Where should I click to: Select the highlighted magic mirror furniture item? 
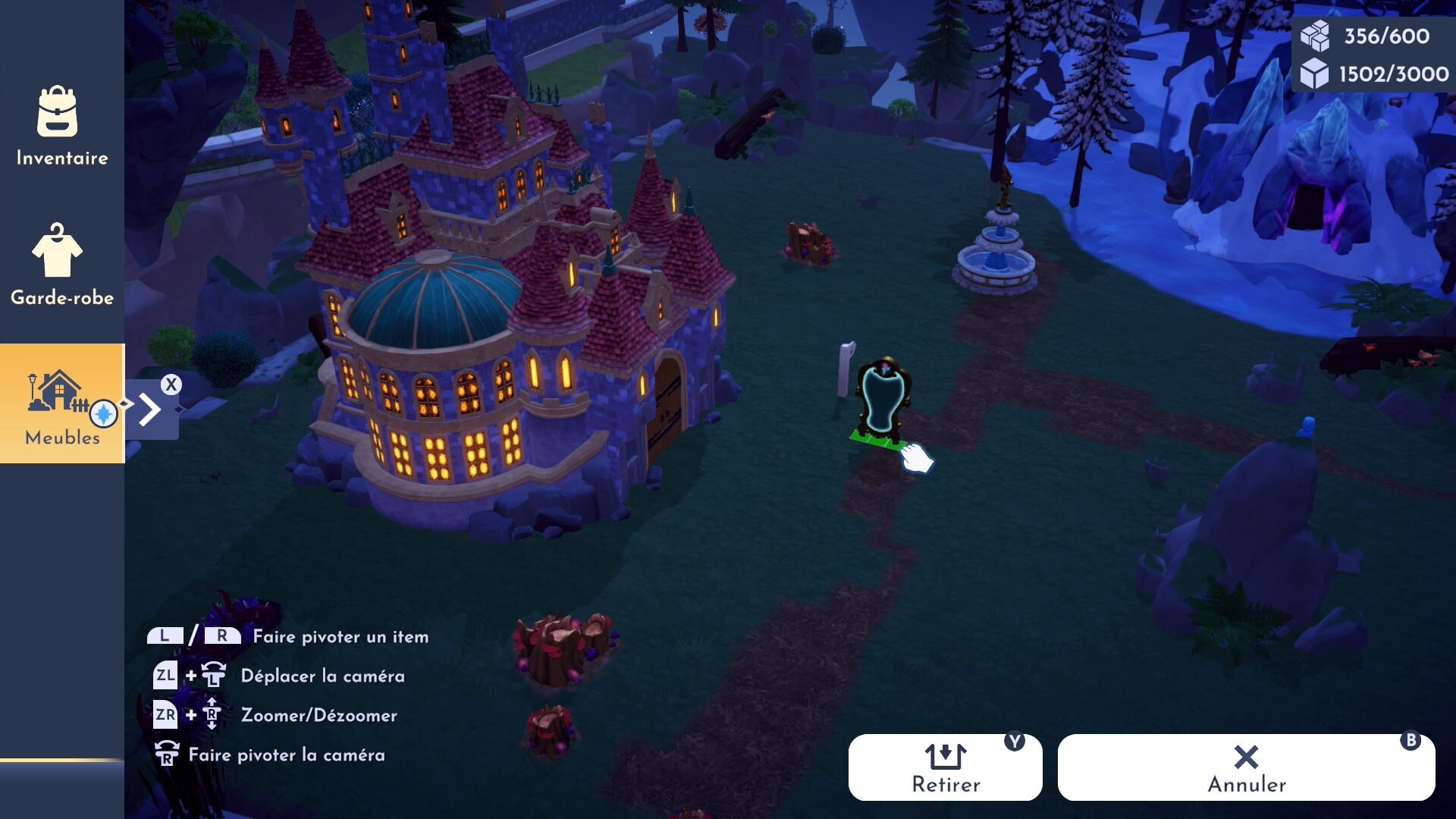883,400
